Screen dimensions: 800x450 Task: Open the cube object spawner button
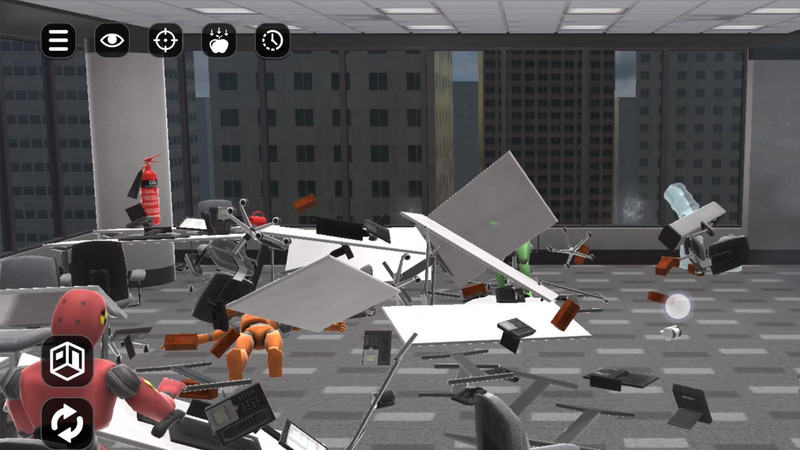(67, 361)
